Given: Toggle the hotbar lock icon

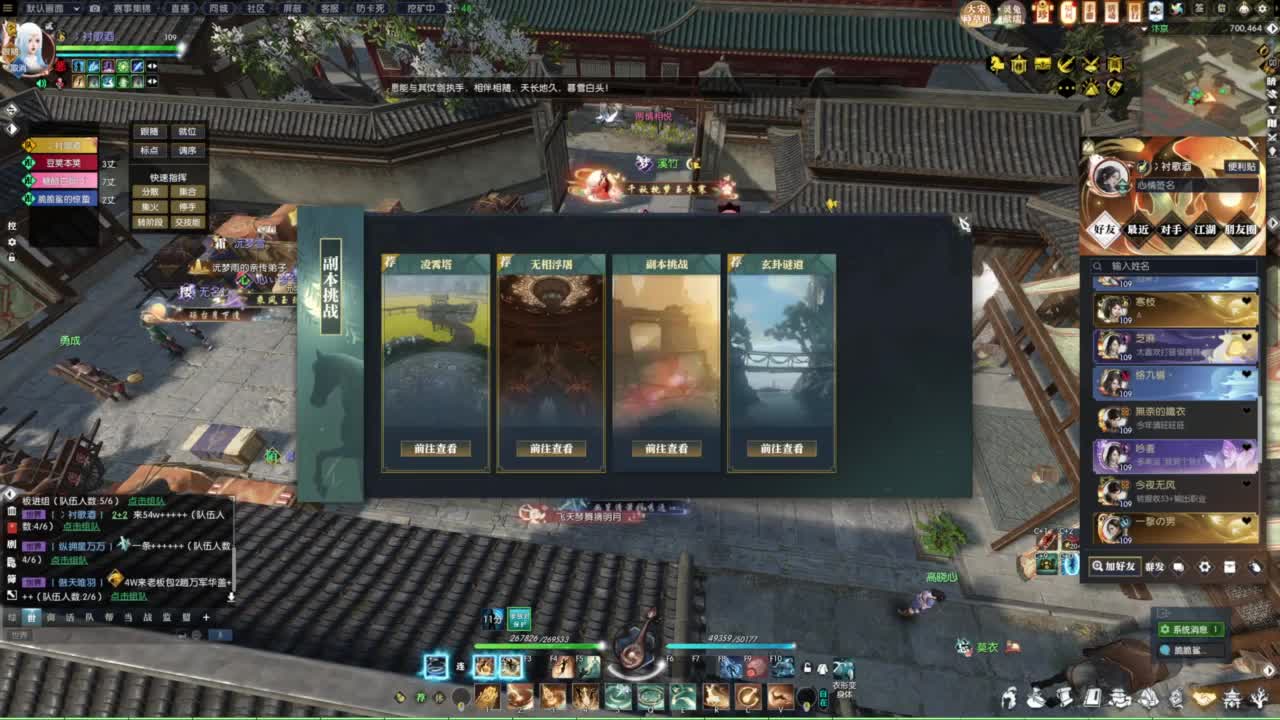Looking at the screenshot, I should click(806, 664).
